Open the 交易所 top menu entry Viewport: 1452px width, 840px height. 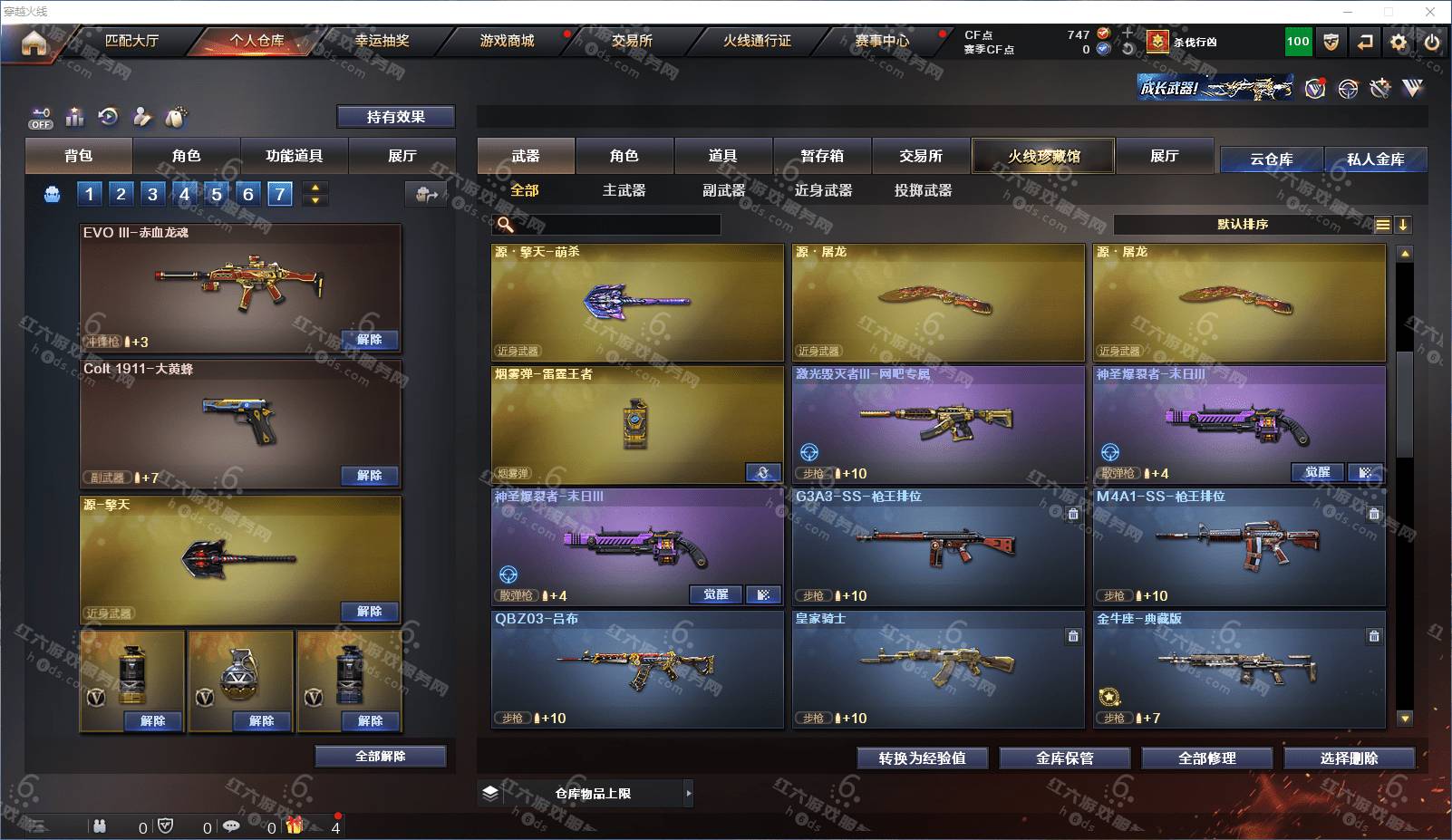632,41
